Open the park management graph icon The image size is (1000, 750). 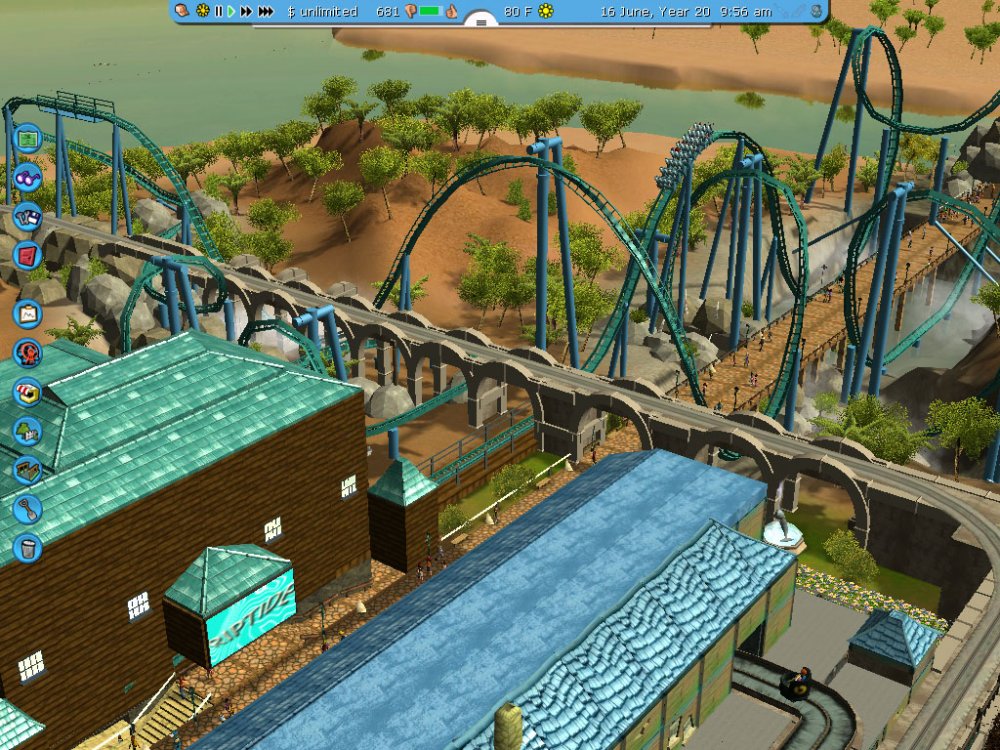coord(27,313)
